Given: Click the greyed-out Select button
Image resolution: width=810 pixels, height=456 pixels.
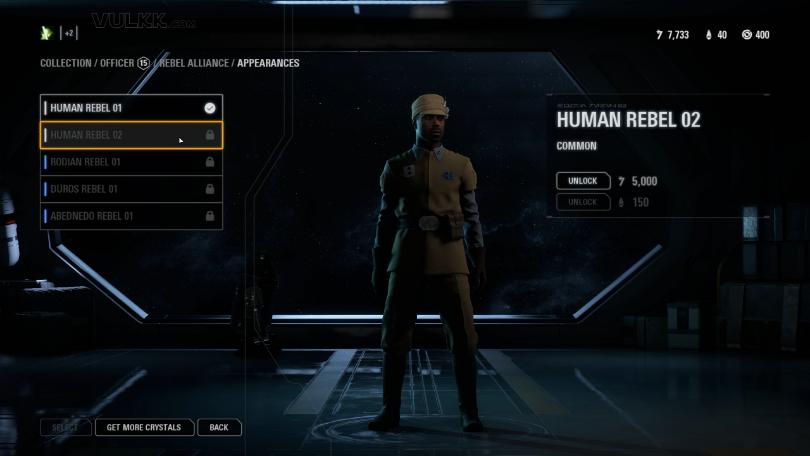Looking at the screenshot, I should click(65, 427).
